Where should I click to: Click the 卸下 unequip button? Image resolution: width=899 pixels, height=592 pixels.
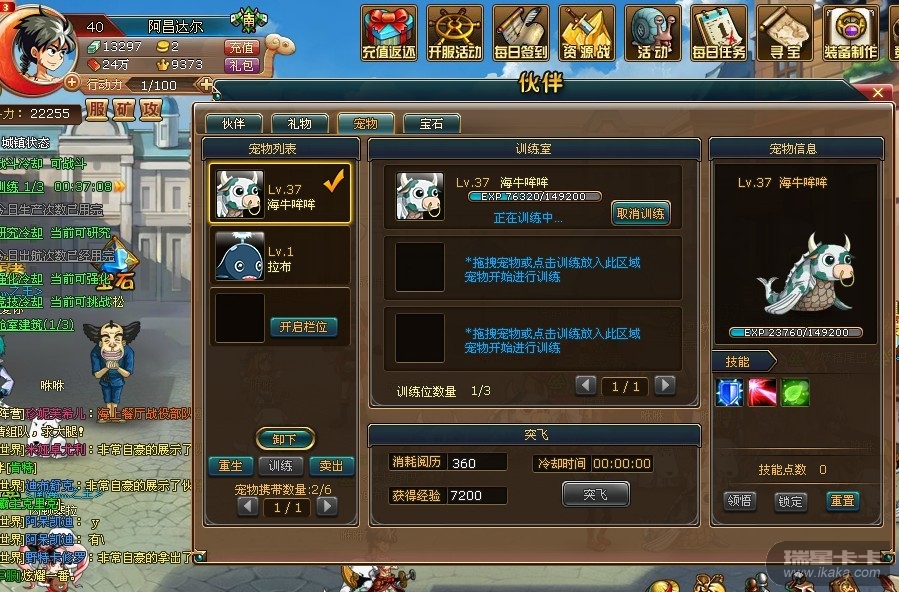tap(285, 438)
